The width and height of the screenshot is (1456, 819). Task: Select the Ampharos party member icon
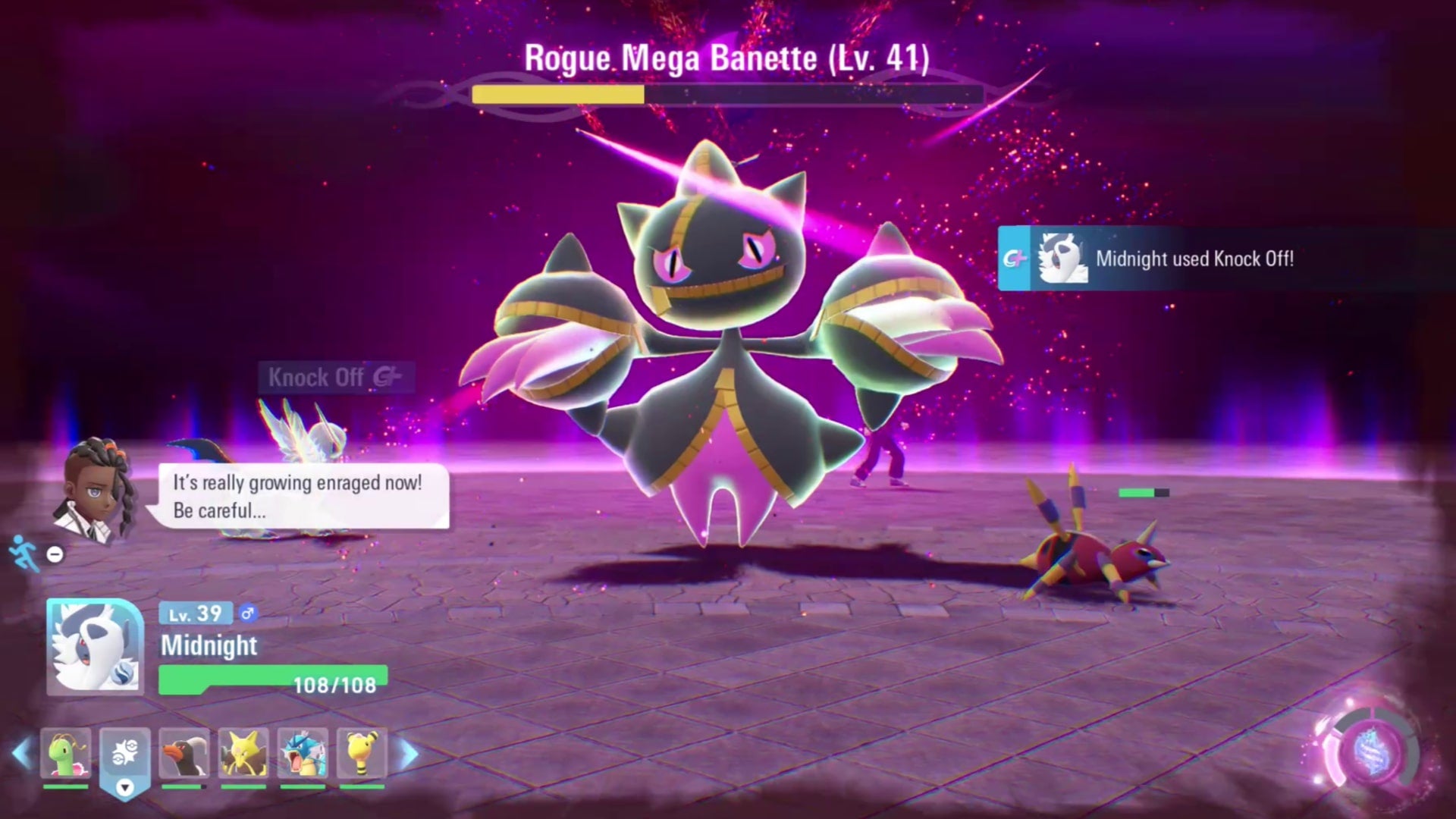point(360,755)
